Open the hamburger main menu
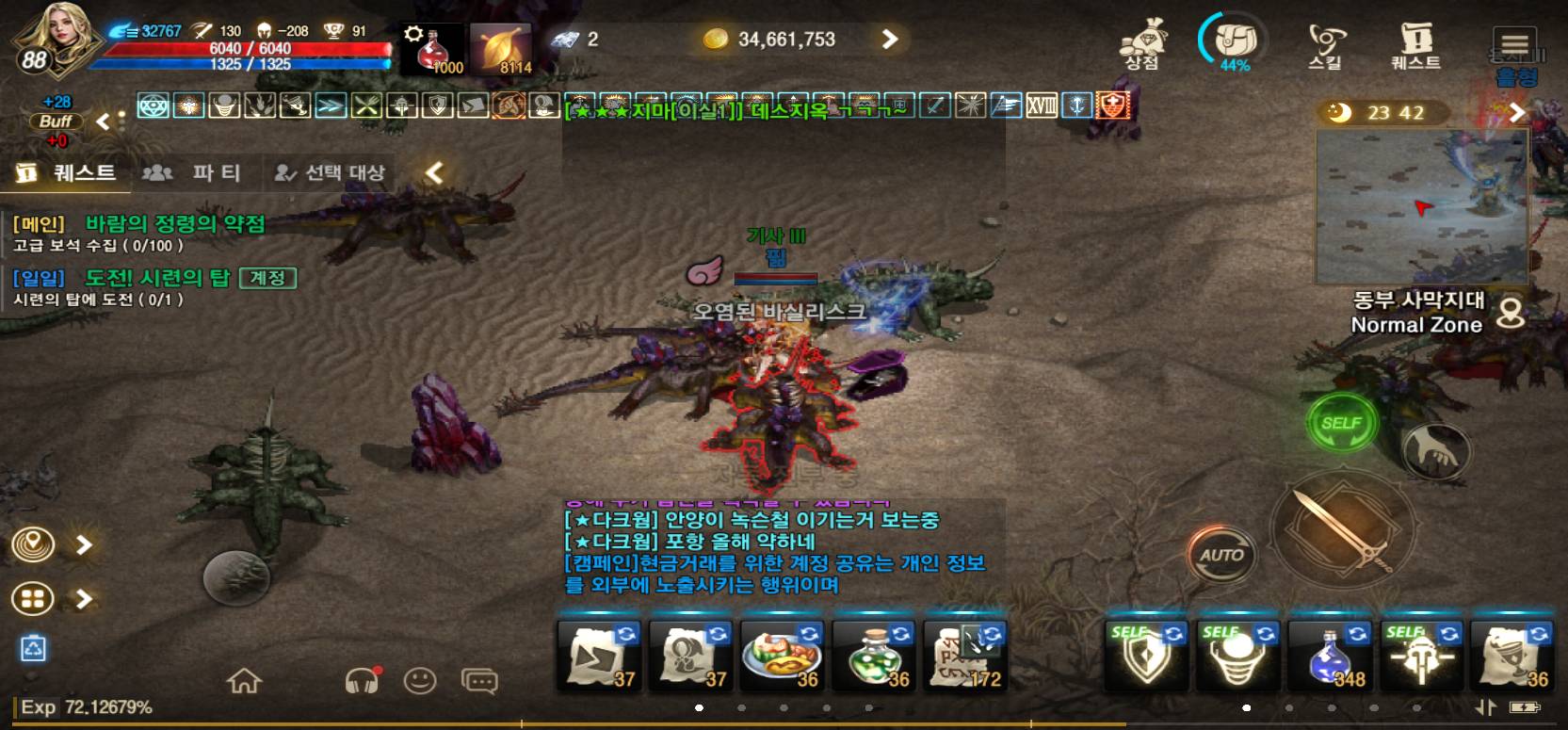Screen dimensions: 1568x730 pos(1514,43)
